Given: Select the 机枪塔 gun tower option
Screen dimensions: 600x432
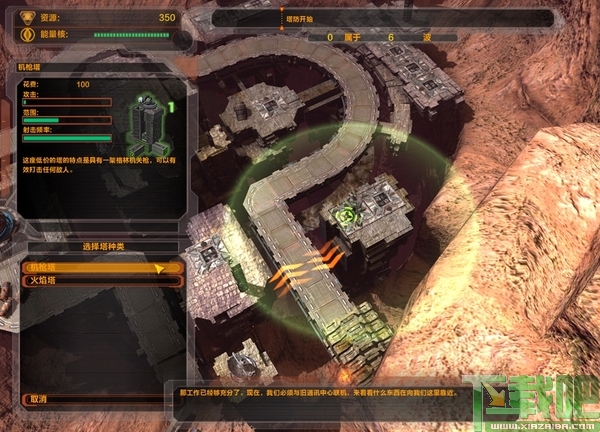Looking at the screenshot, I should (x=100, y=267).
